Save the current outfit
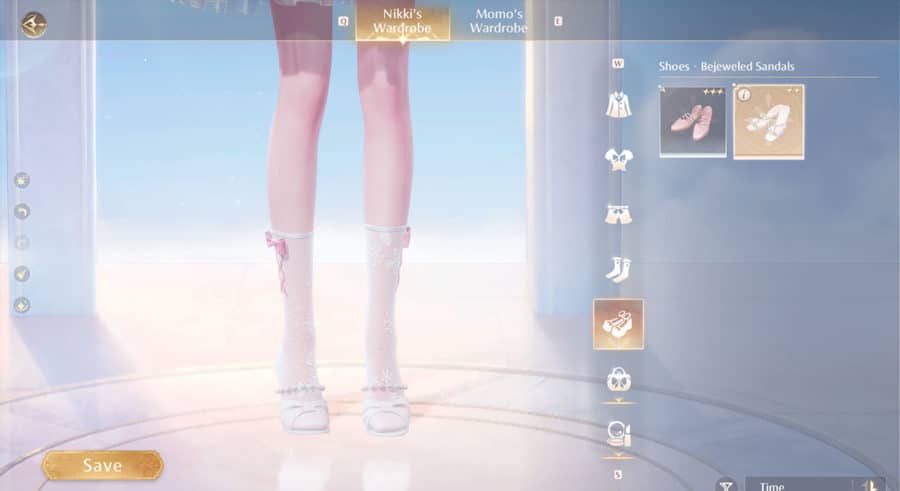This screenshot has width=900, height=491. point(102,465)
